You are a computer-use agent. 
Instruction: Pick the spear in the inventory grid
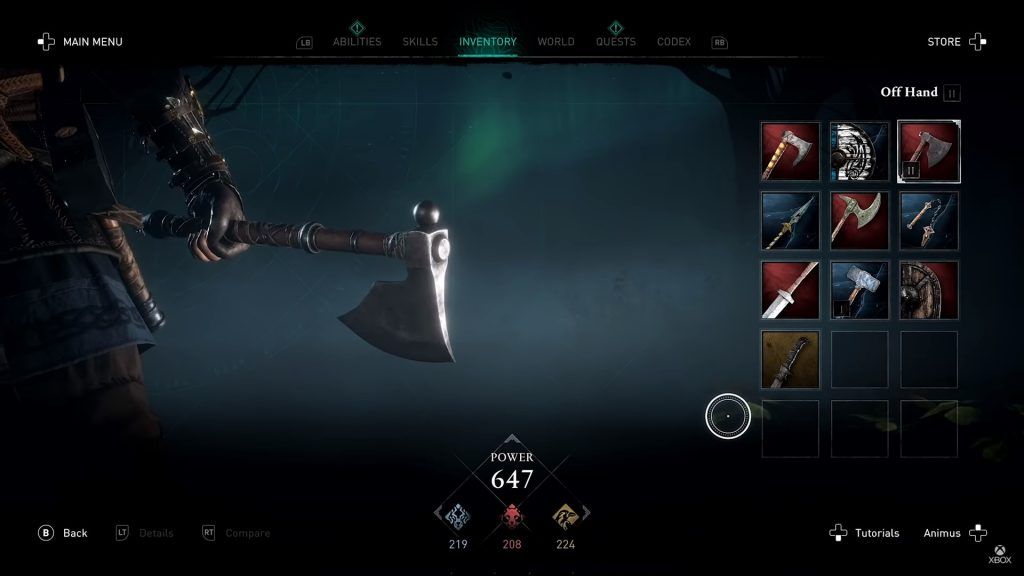pyautogui.click(x=790, y=221)
